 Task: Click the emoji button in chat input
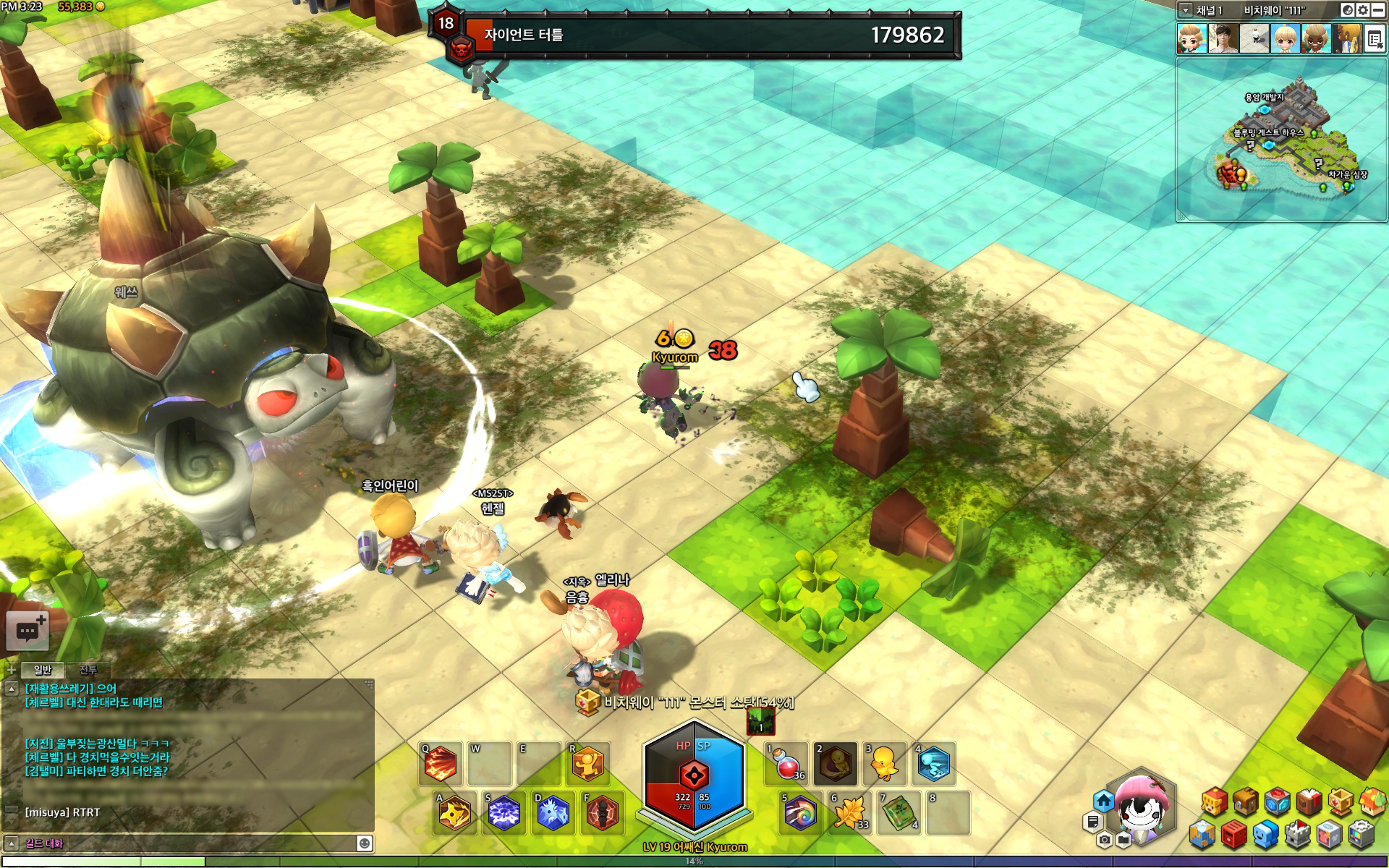click(x=365, y=843)
